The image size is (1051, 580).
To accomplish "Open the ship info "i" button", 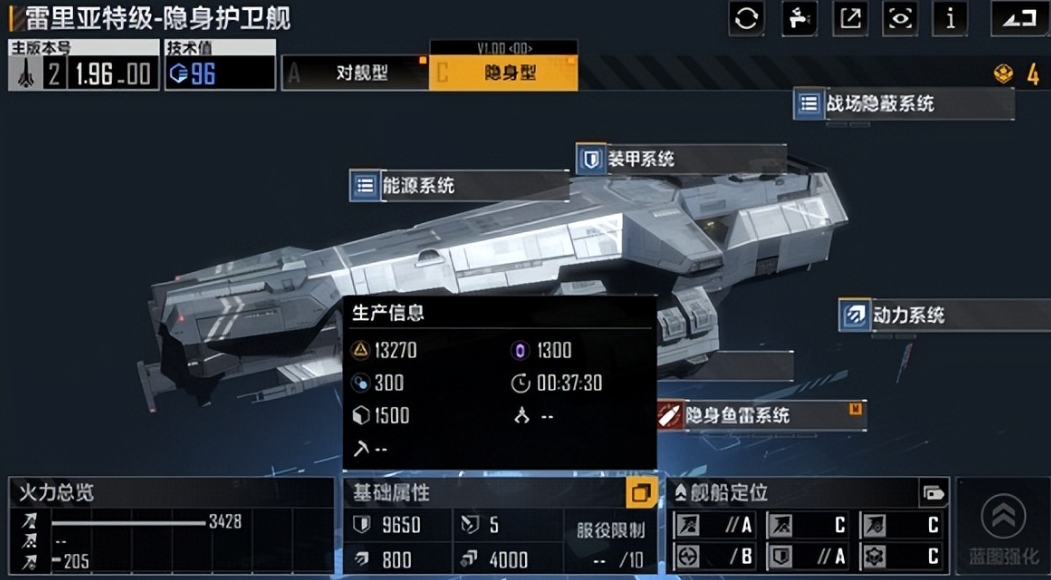I will click(x=950, y=18).
